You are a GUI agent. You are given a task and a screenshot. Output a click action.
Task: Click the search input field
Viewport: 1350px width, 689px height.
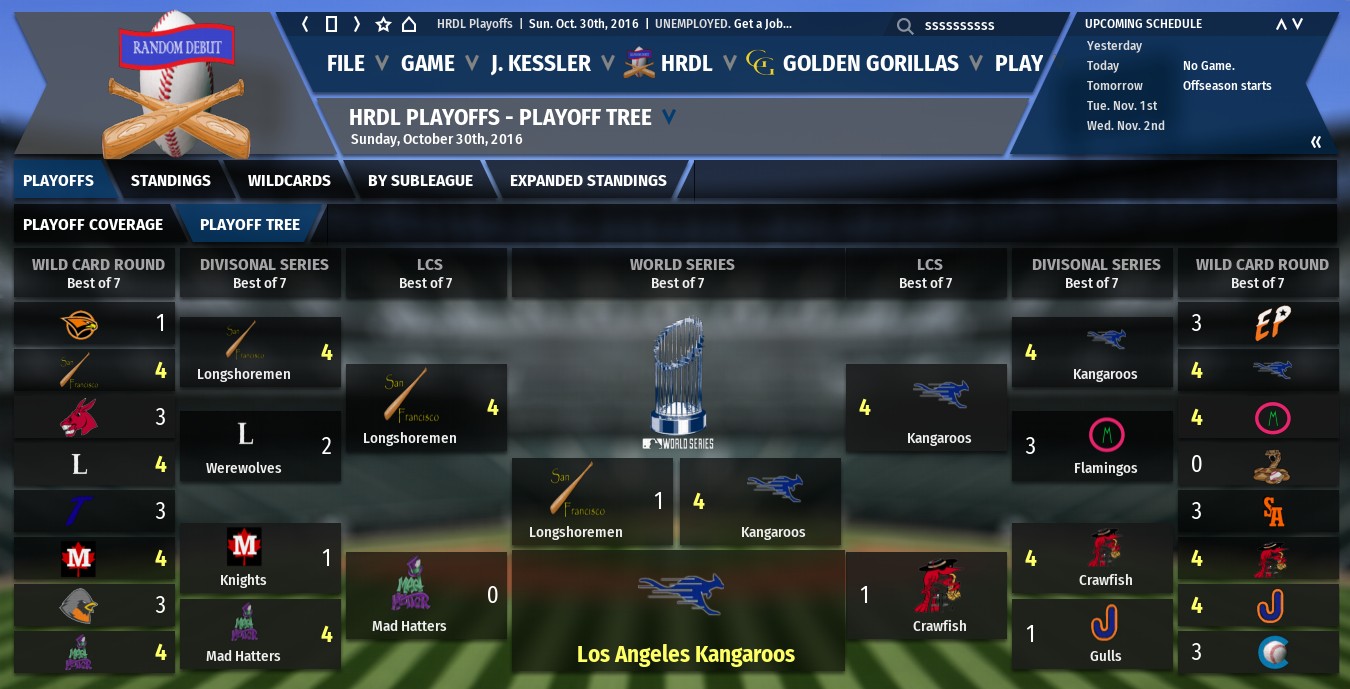point(960,25)
